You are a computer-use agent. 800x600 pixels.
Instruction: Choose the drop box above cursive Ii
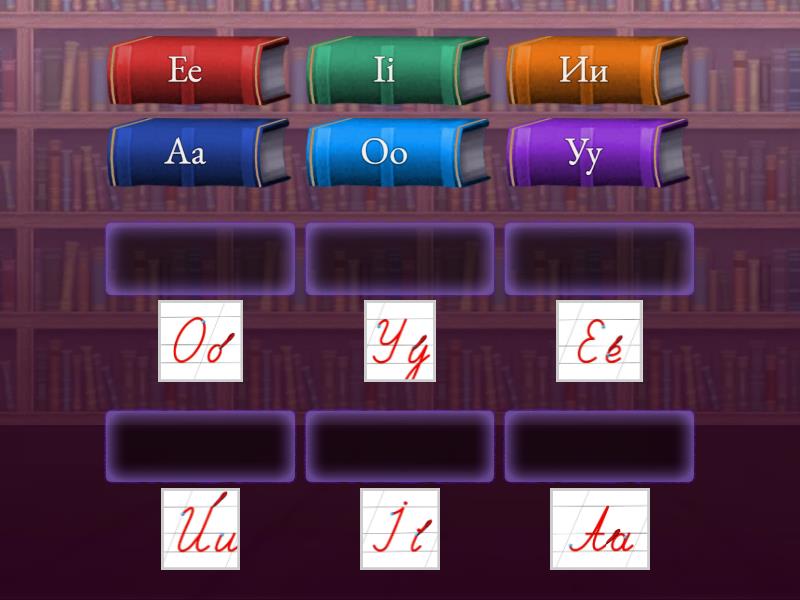coord(400,446)
